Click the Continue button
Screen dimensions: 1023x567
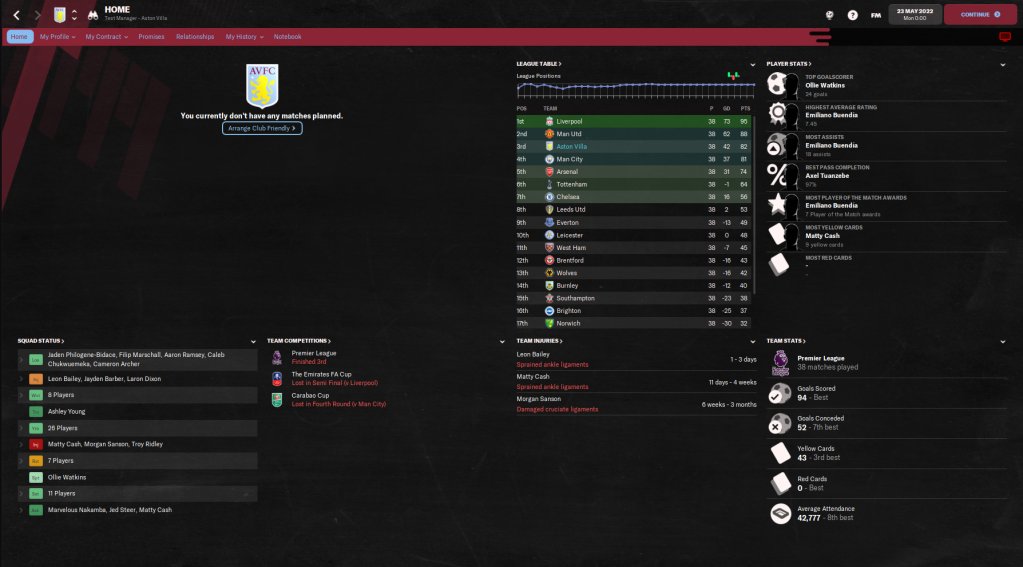coord(980,15)
